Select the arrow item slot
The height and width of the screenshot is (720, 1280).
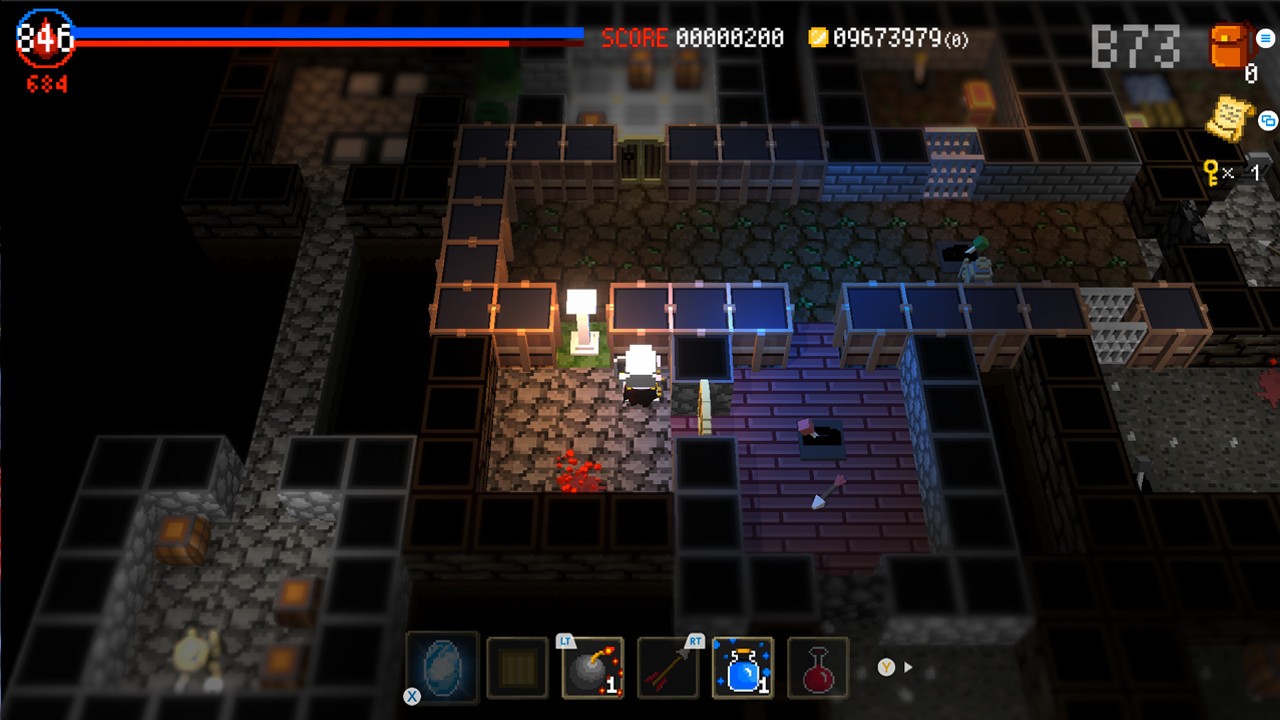click(x=668, y=668)
